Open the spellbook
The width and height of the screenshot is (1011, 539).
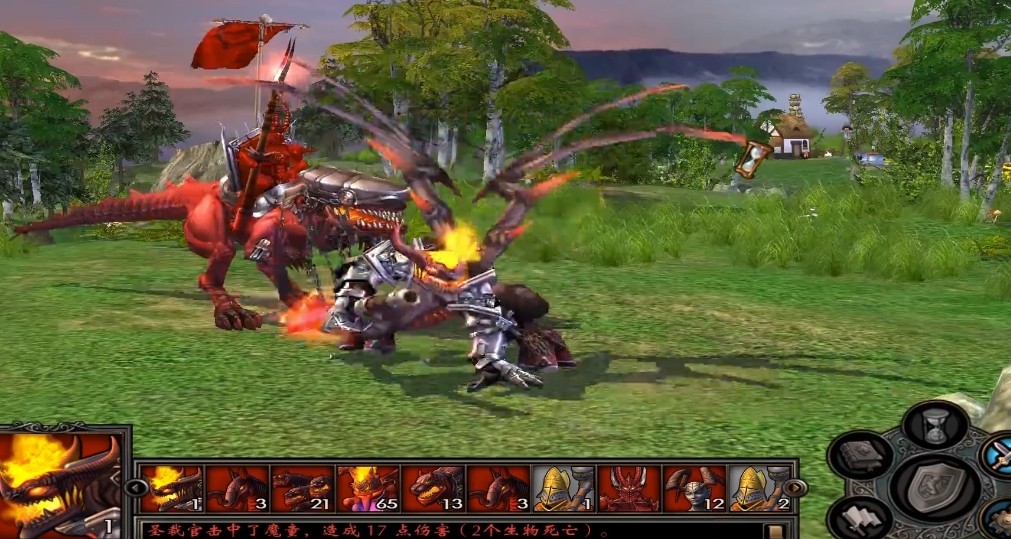point(860,457)
